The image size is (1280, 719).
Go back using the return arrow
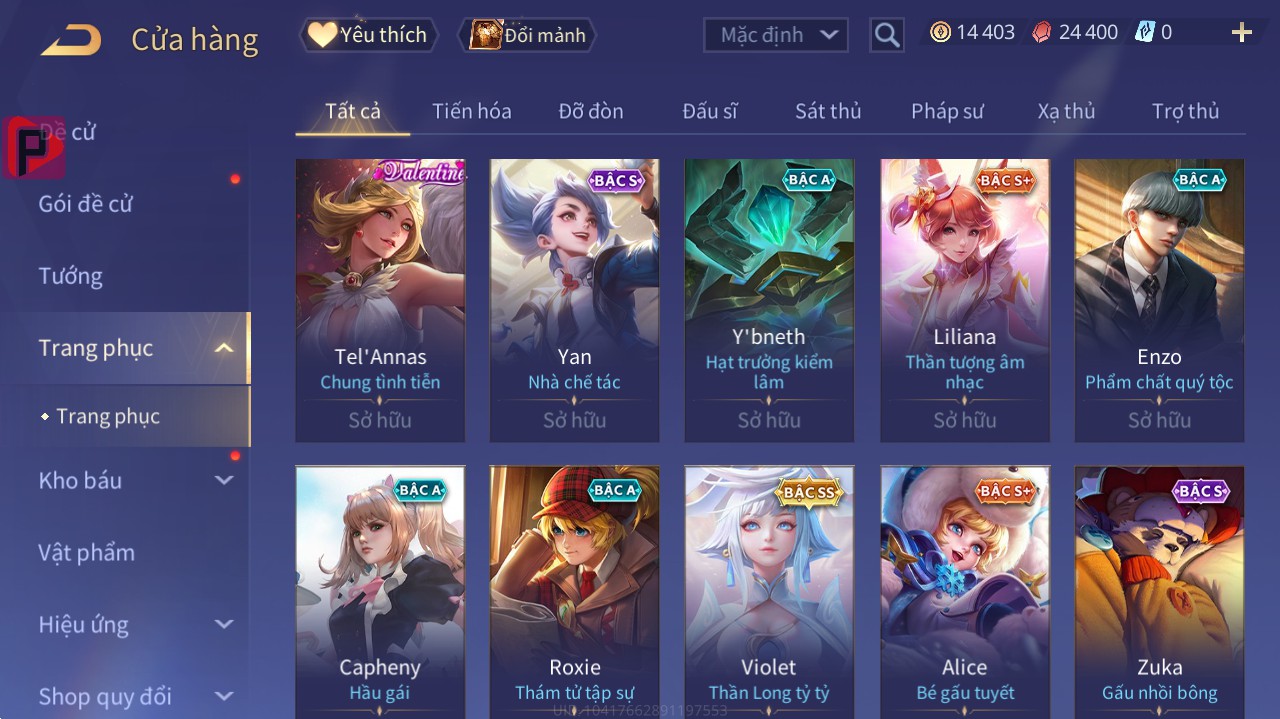click(71, 40)
